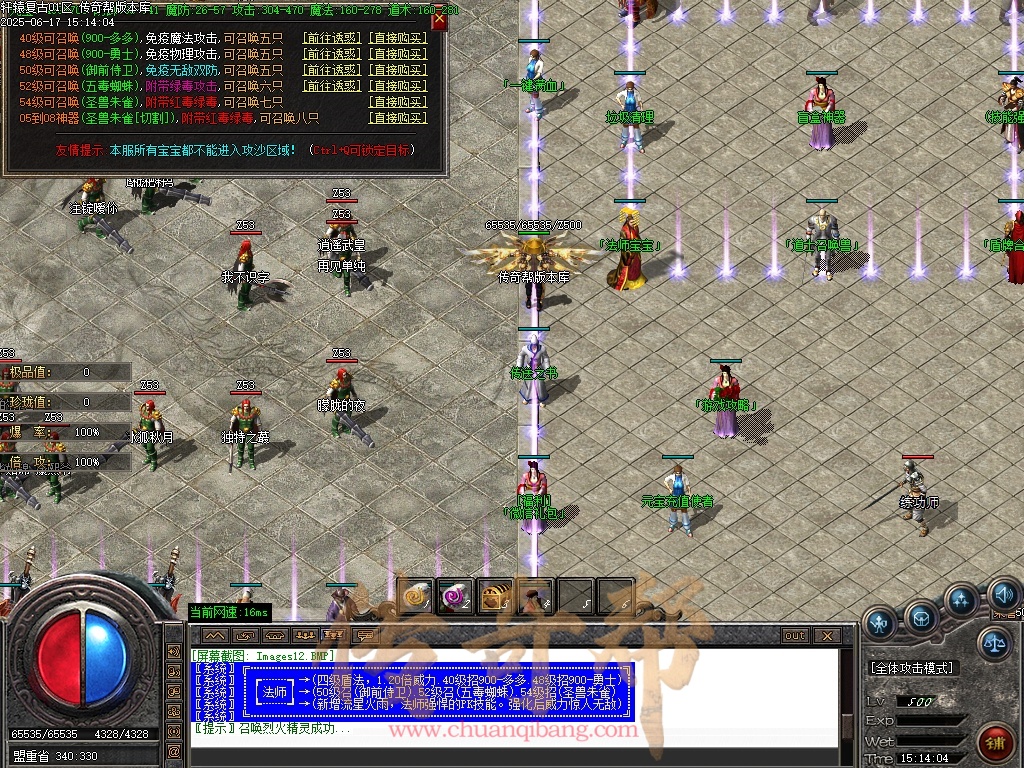The image size is (1024, 768).
Task: Buy the 900-多多 level 40 summon directly
Action: coord(397,38)
